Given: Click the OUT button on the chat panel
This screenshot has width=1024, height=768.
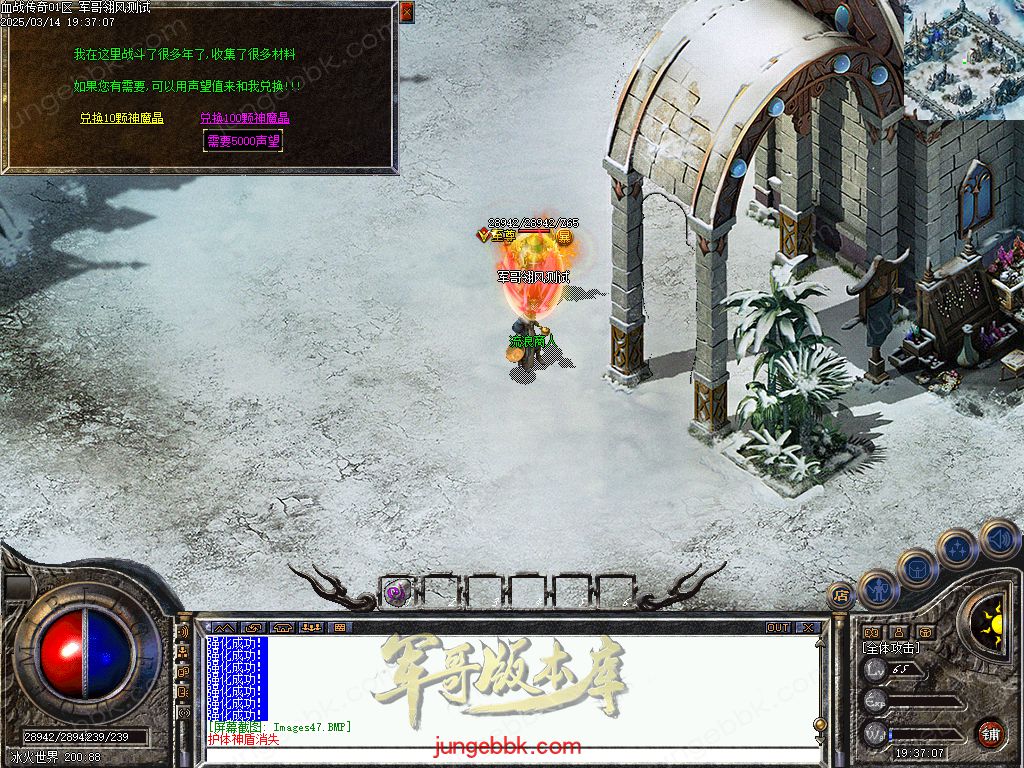Looking at the screenshot, I should 777,628.
